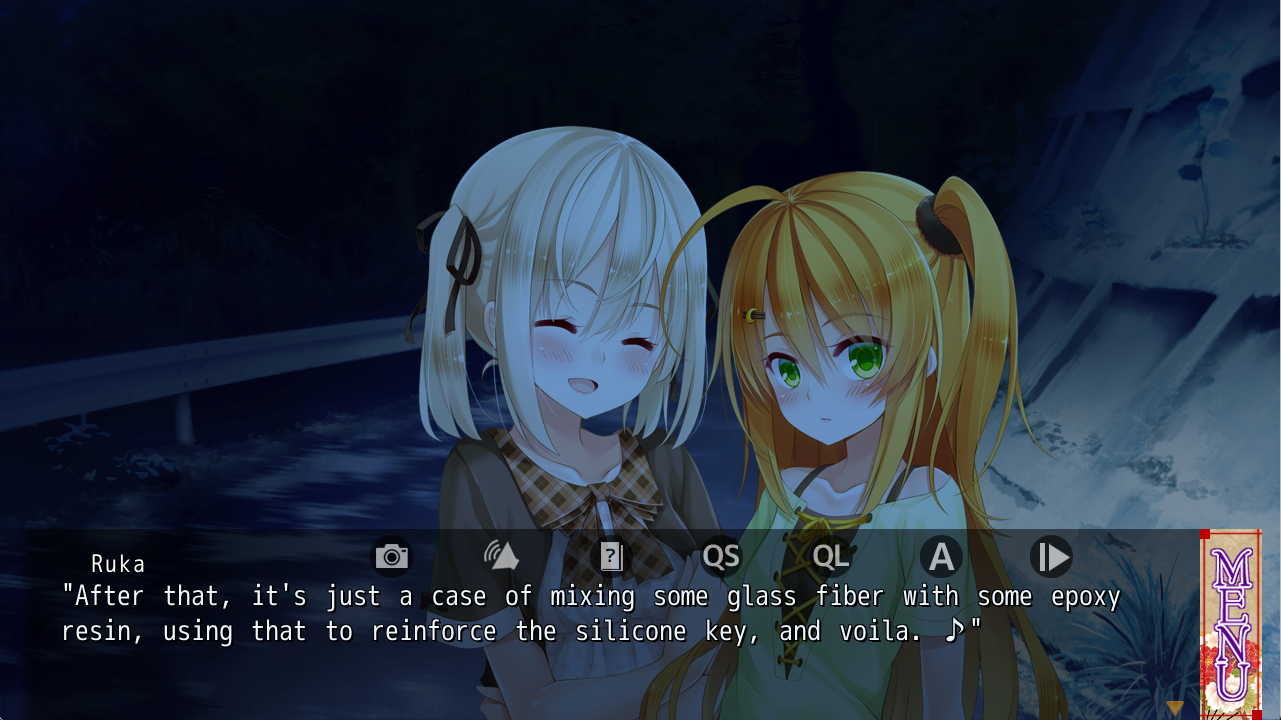Screen dimensions: 1281x720
Task: Quick load using the QL button
Action: 831,556
